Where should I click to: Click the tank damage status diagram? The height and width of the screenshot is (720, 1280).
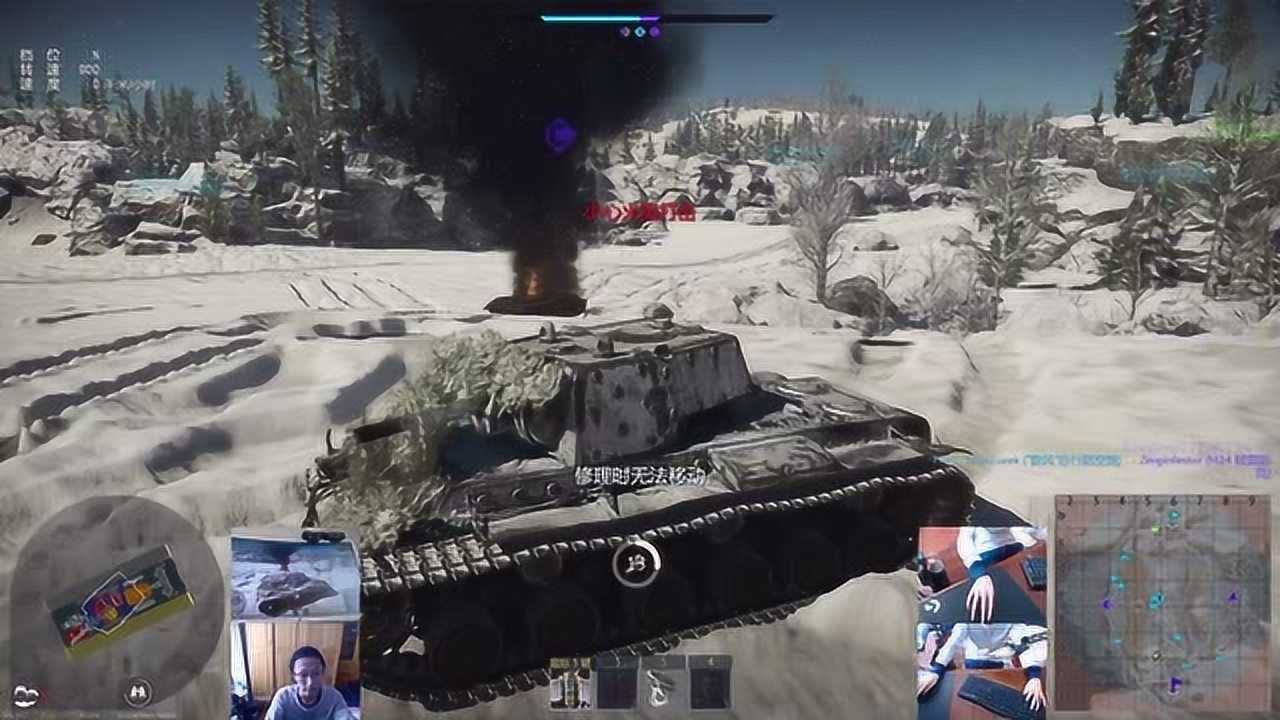coord(120,600)
